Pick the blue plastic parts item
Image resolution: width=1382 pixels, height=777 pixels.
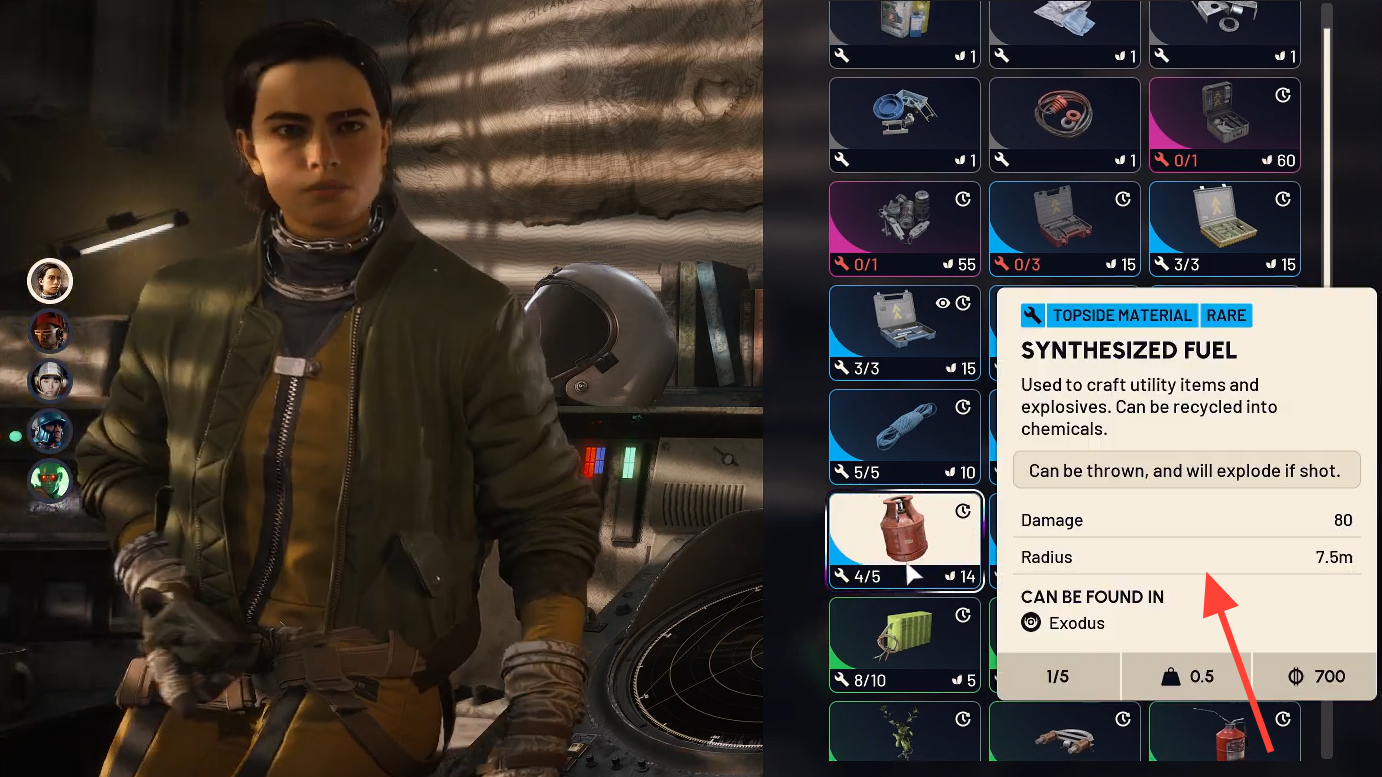pyautogui.click(x=905, y=124)
